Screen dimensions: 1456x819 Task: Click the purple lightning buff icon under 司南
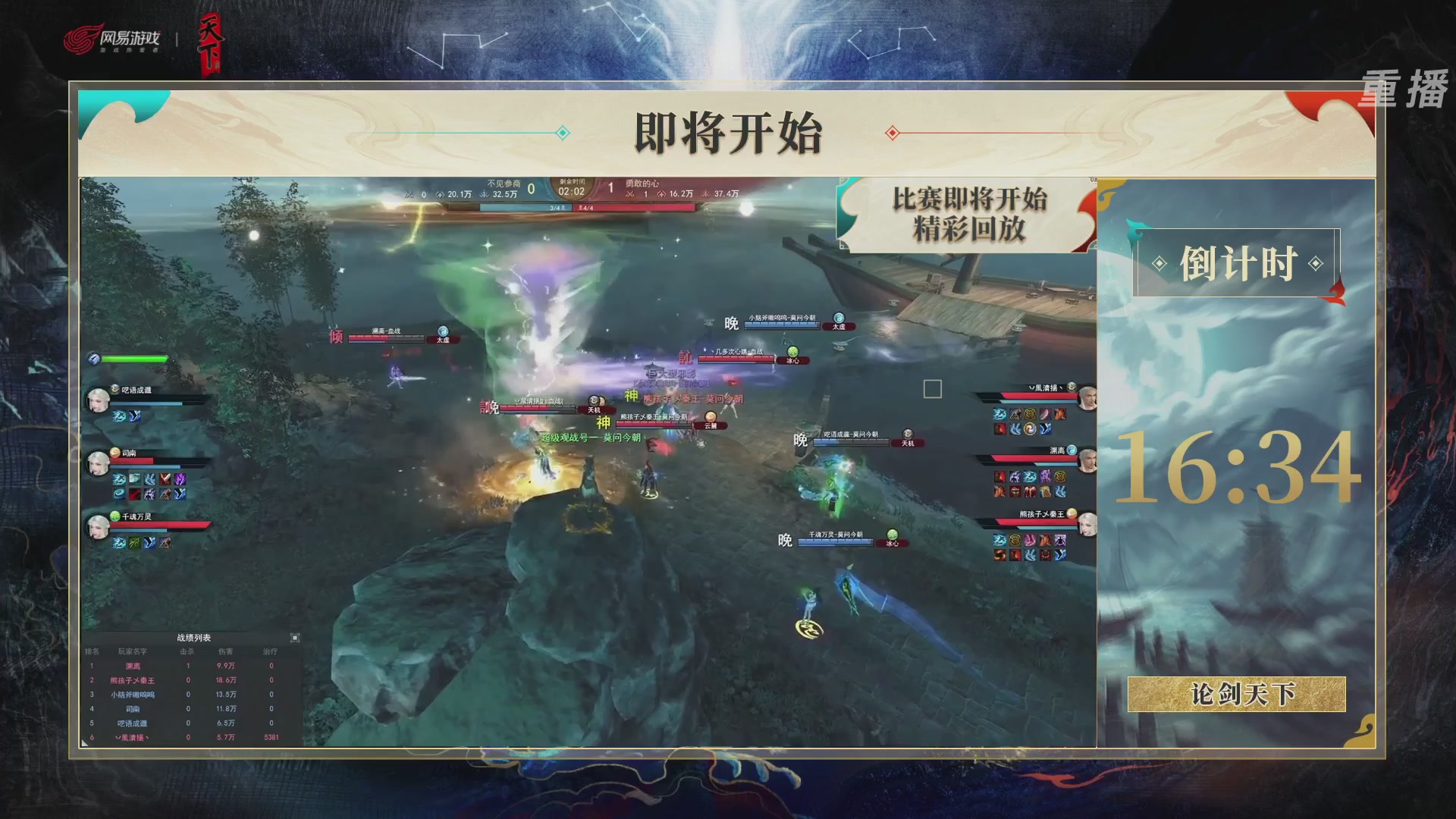tap(180, 479)
